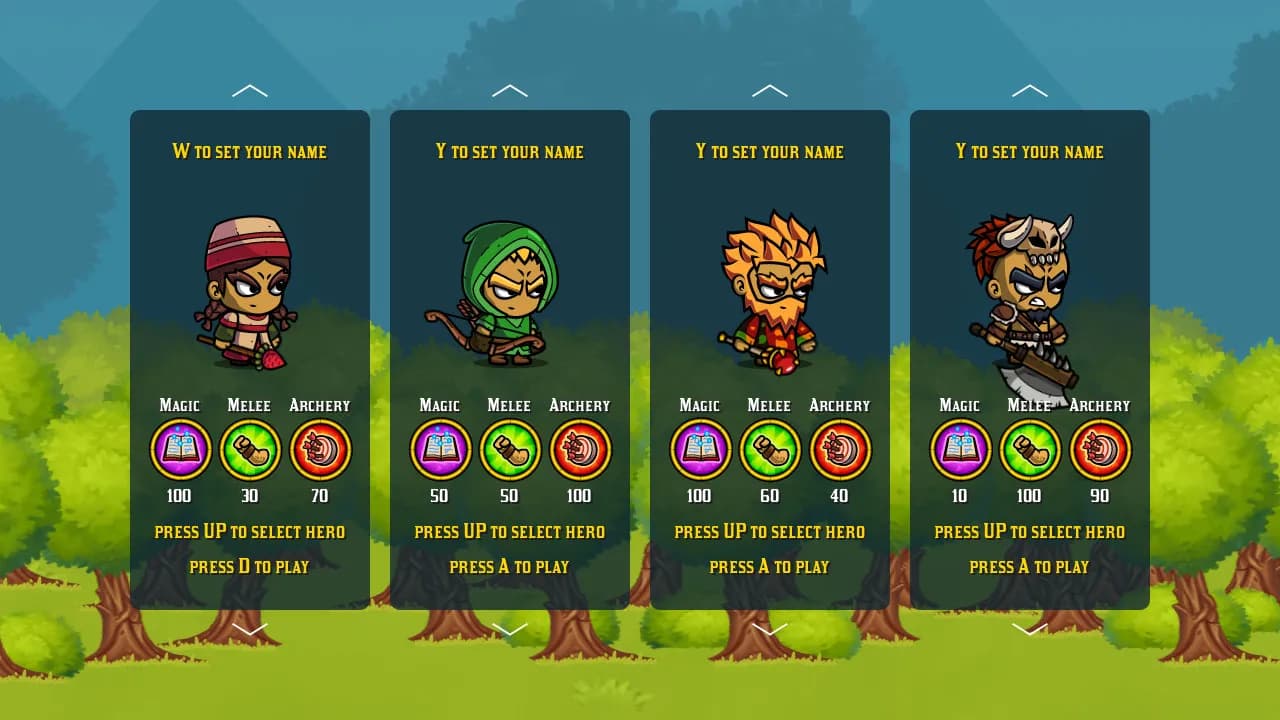Select the Magic spellbook icon on the strawberry girl's card
This screenshot has height=720, width=1280.
[179, 449]
